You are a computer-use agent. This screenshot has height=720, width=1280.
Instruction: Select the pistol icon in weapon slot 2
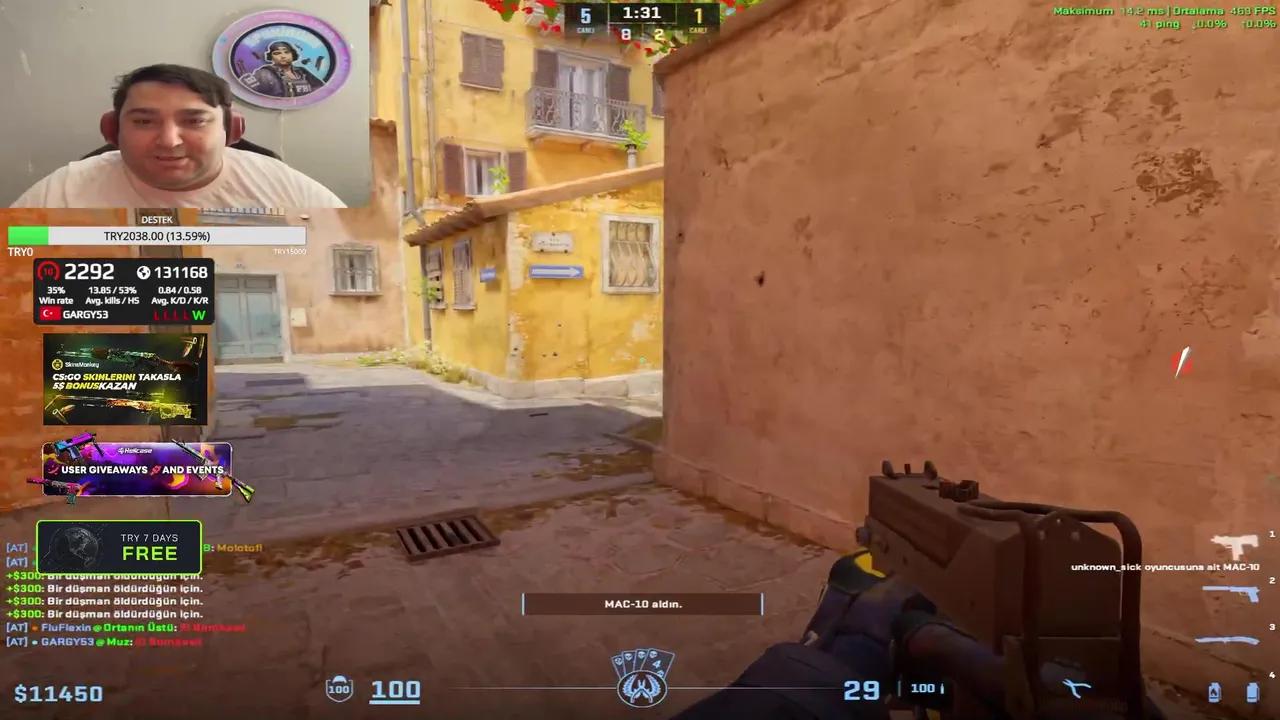pos(1230,593)
